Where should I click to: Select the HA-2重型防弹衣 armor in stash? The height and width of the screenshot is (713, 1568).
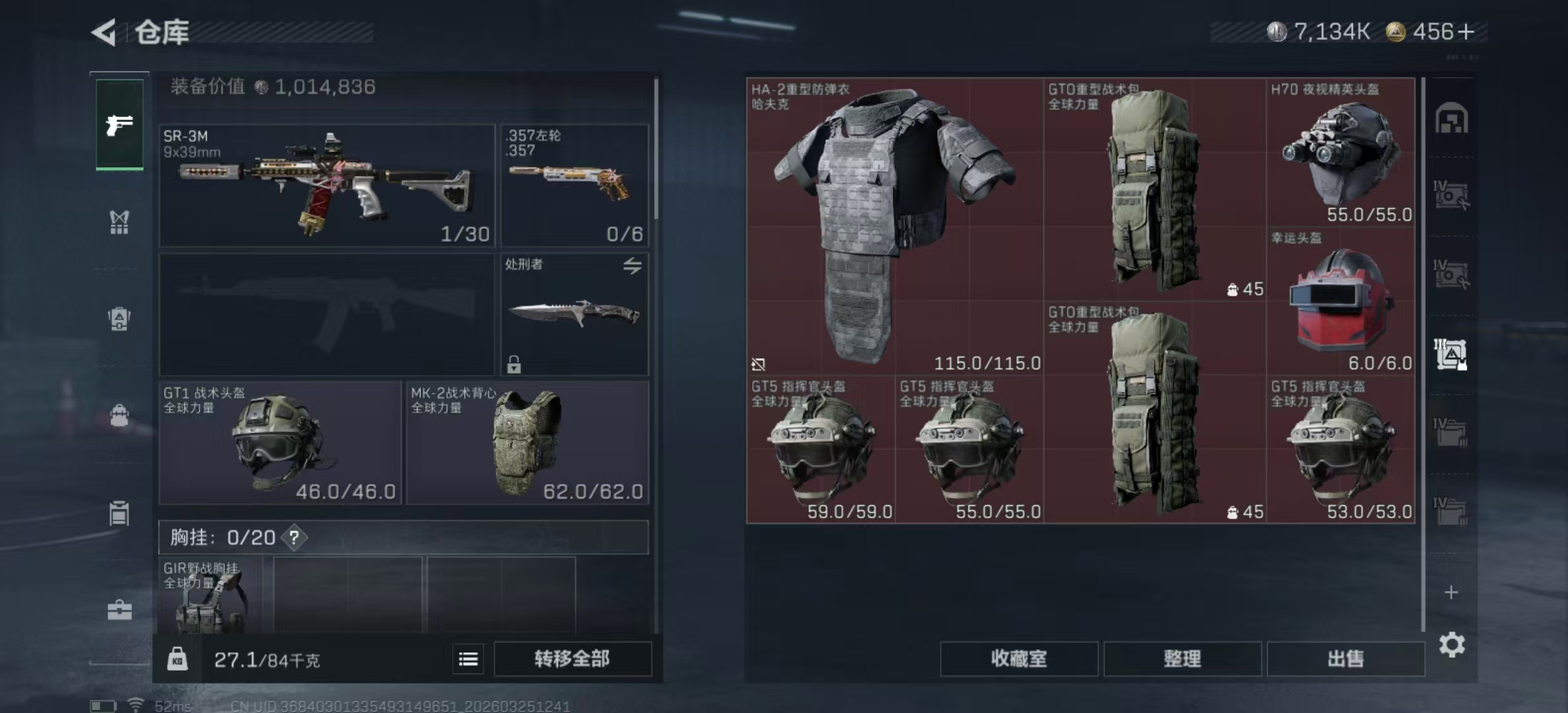894,226
